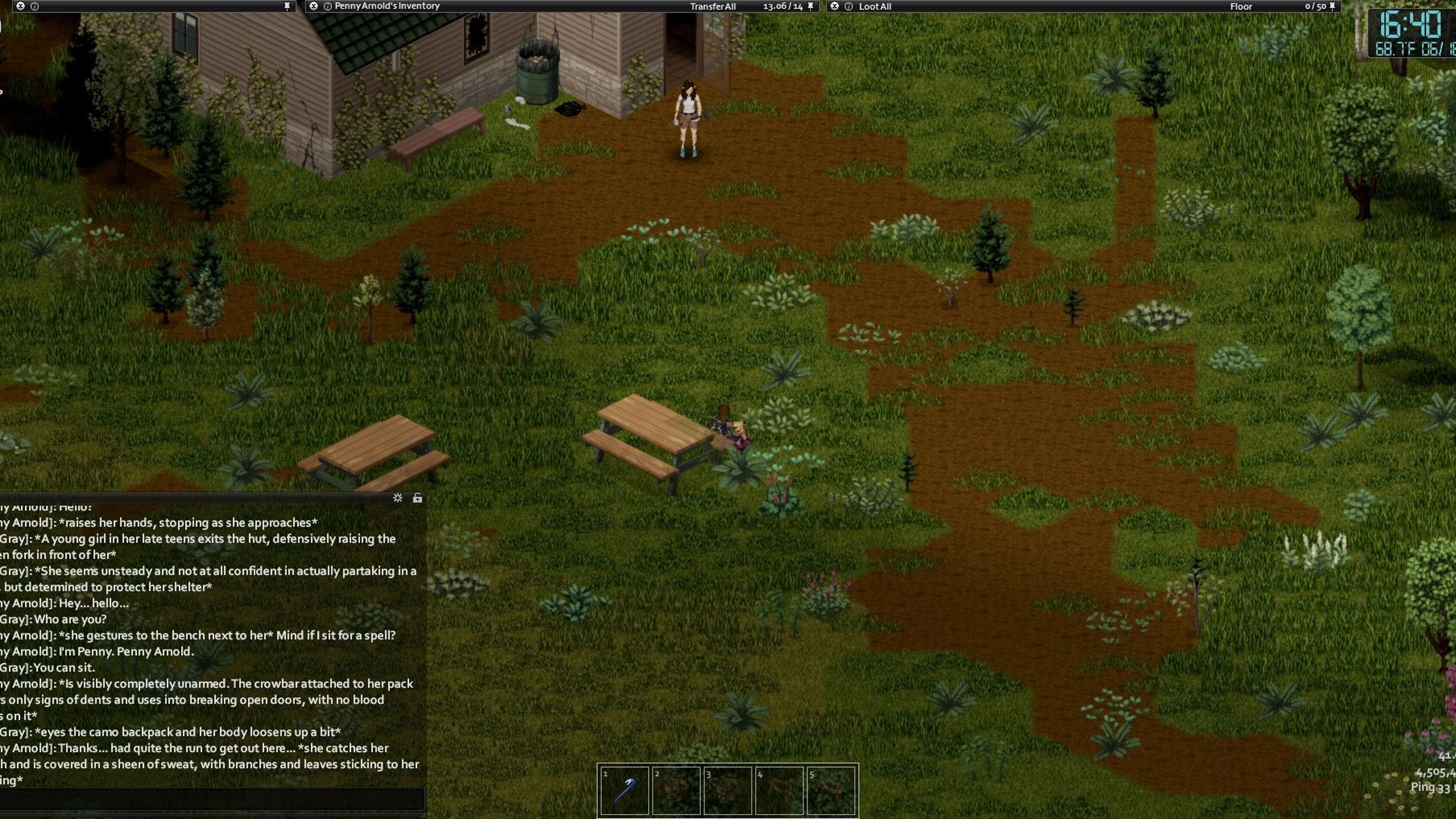The height and width of the screenshot is (819, 1456).
Task: Click the Transfer All button
Action: [x=712, y=6]
